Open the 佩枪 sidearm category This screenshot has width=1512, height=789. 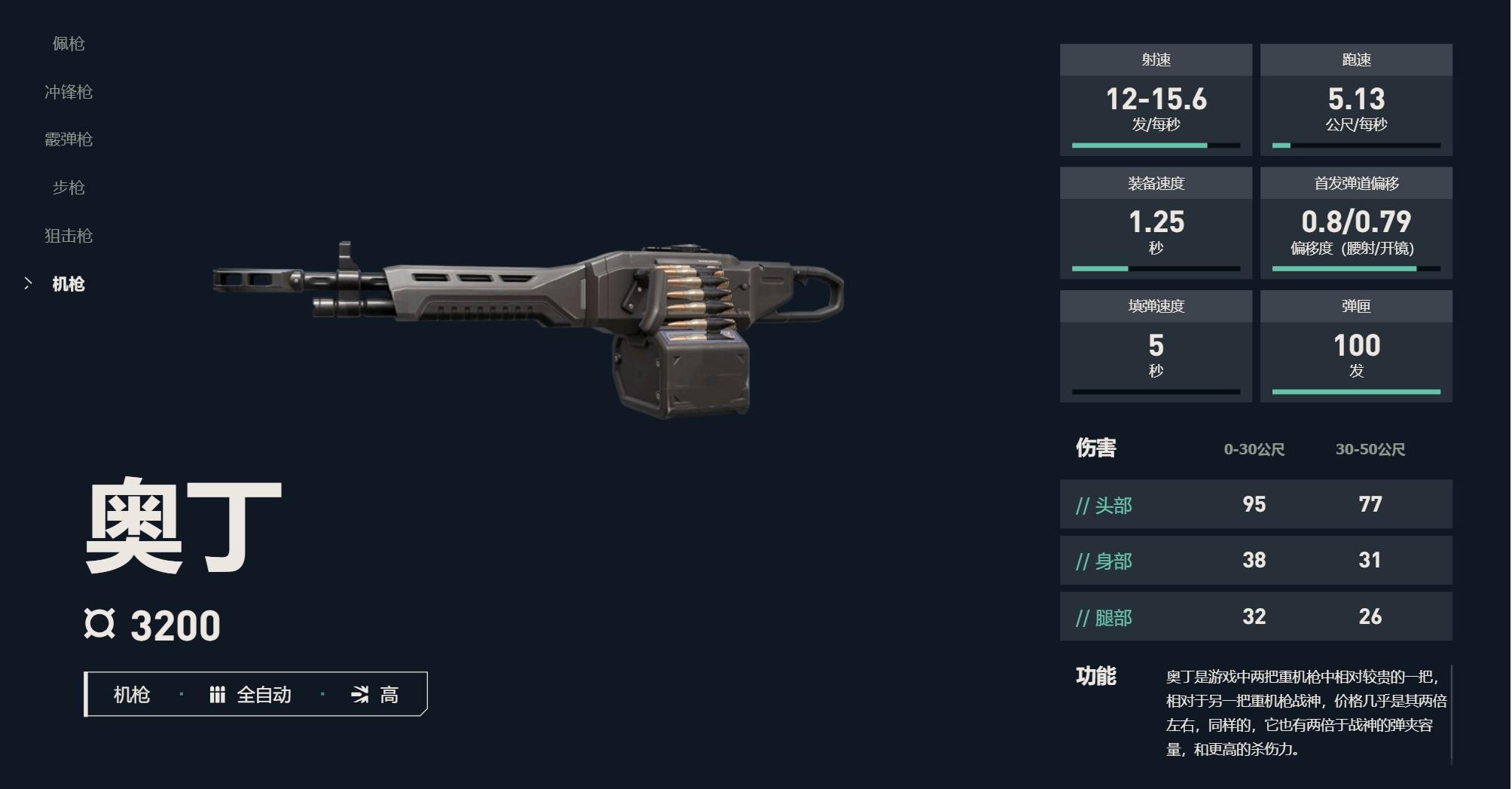coord(69,44)
